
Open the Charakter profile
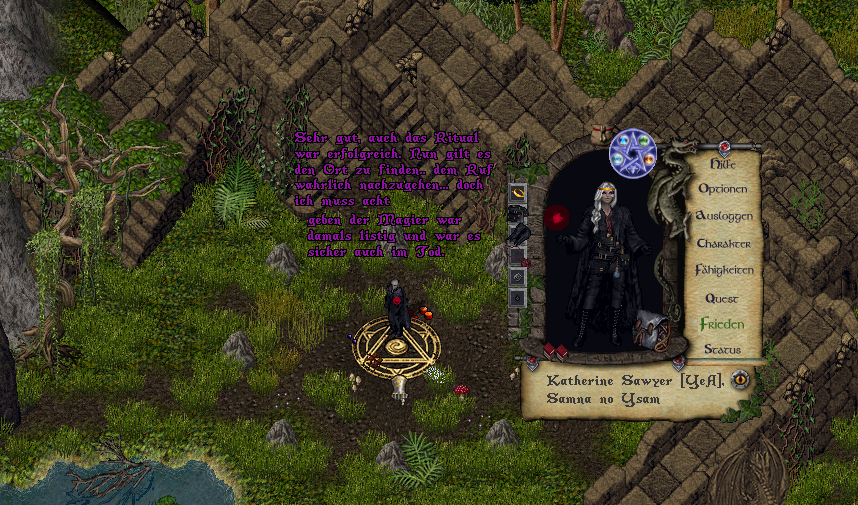click(x=722, y=243)
